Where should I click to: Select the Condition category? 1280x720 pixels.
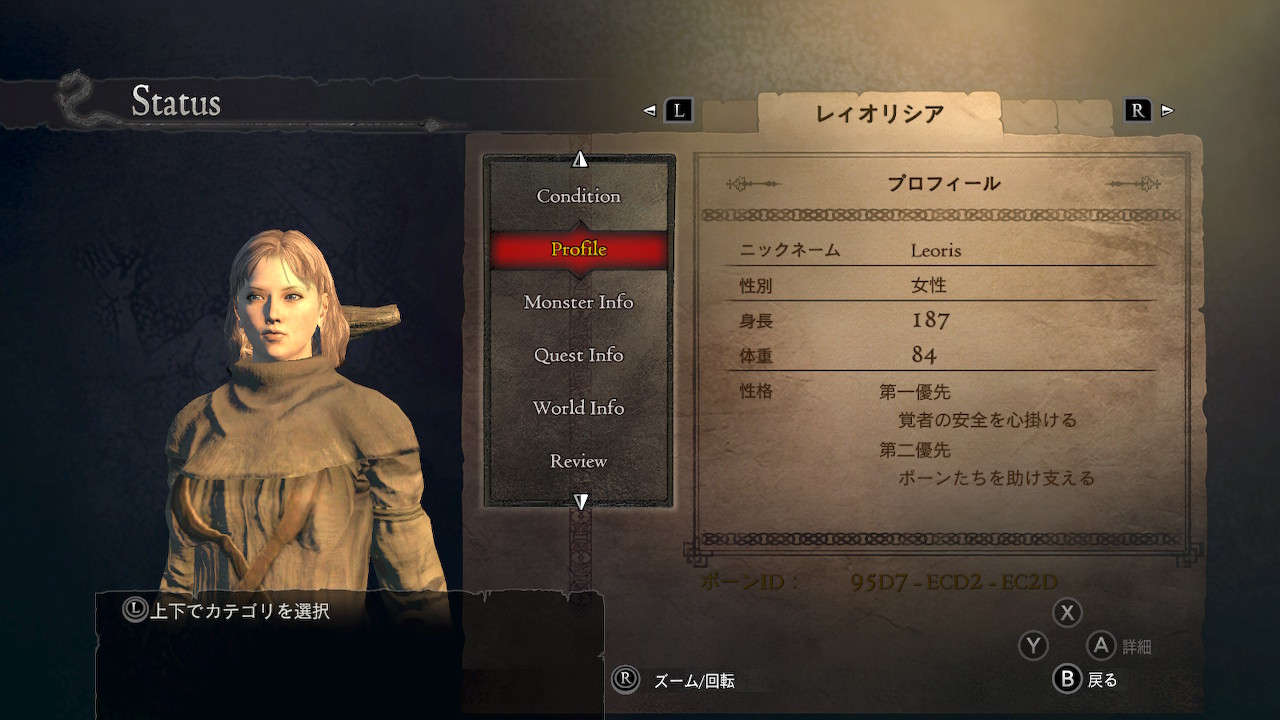coord(578,196)
